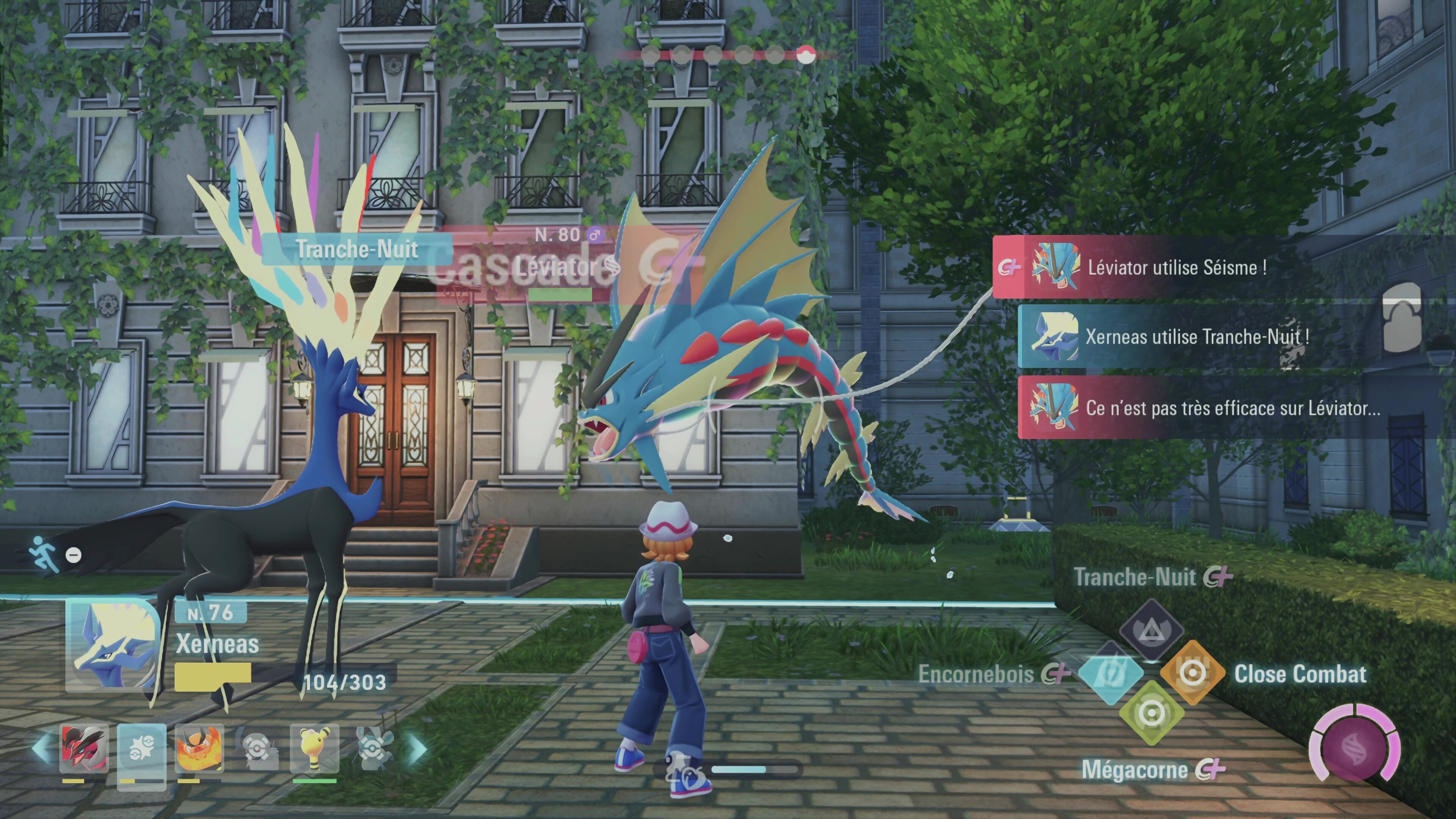The height and width of the screenshot is (819, 1456).
Task: Choose the blue Encornebois move
Action: click(x=1111, y=673)
